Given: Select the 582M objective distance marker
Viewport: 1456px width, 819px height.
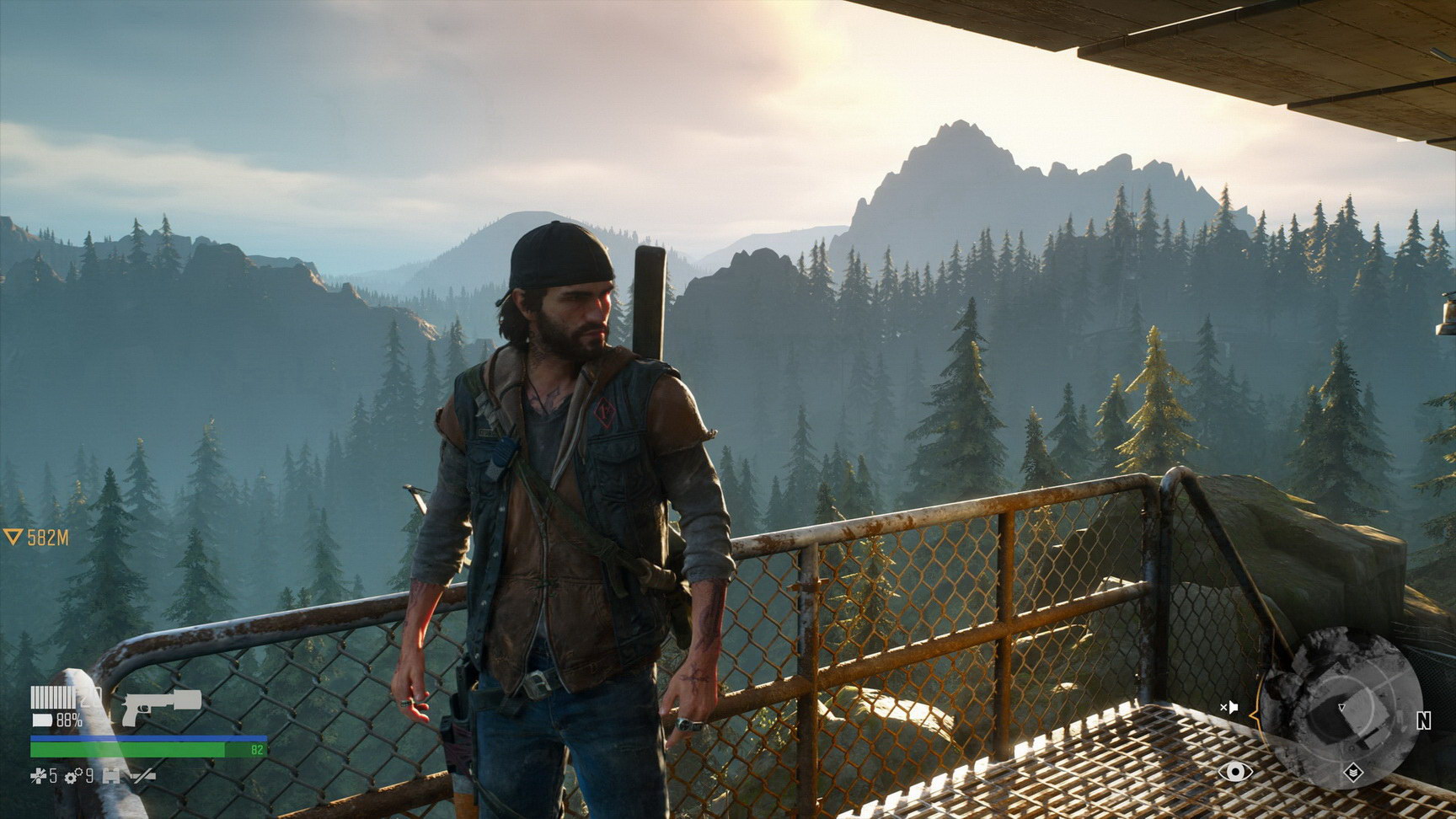Looking at the screenshot, I should pyautogui.click(x=36, y=538).
